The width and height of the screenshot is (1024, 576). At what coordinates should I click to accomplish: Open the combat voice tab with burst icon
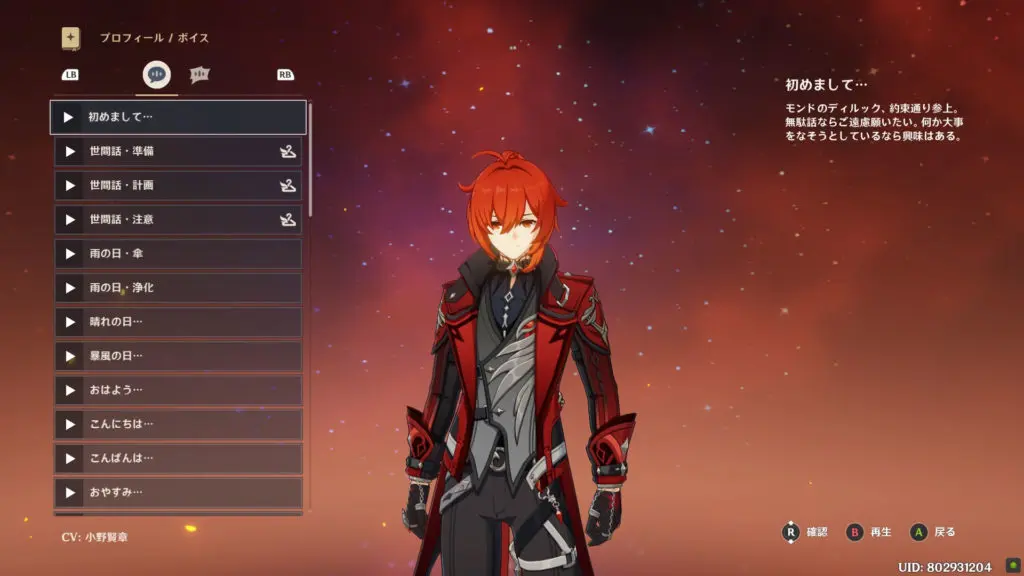200,74
